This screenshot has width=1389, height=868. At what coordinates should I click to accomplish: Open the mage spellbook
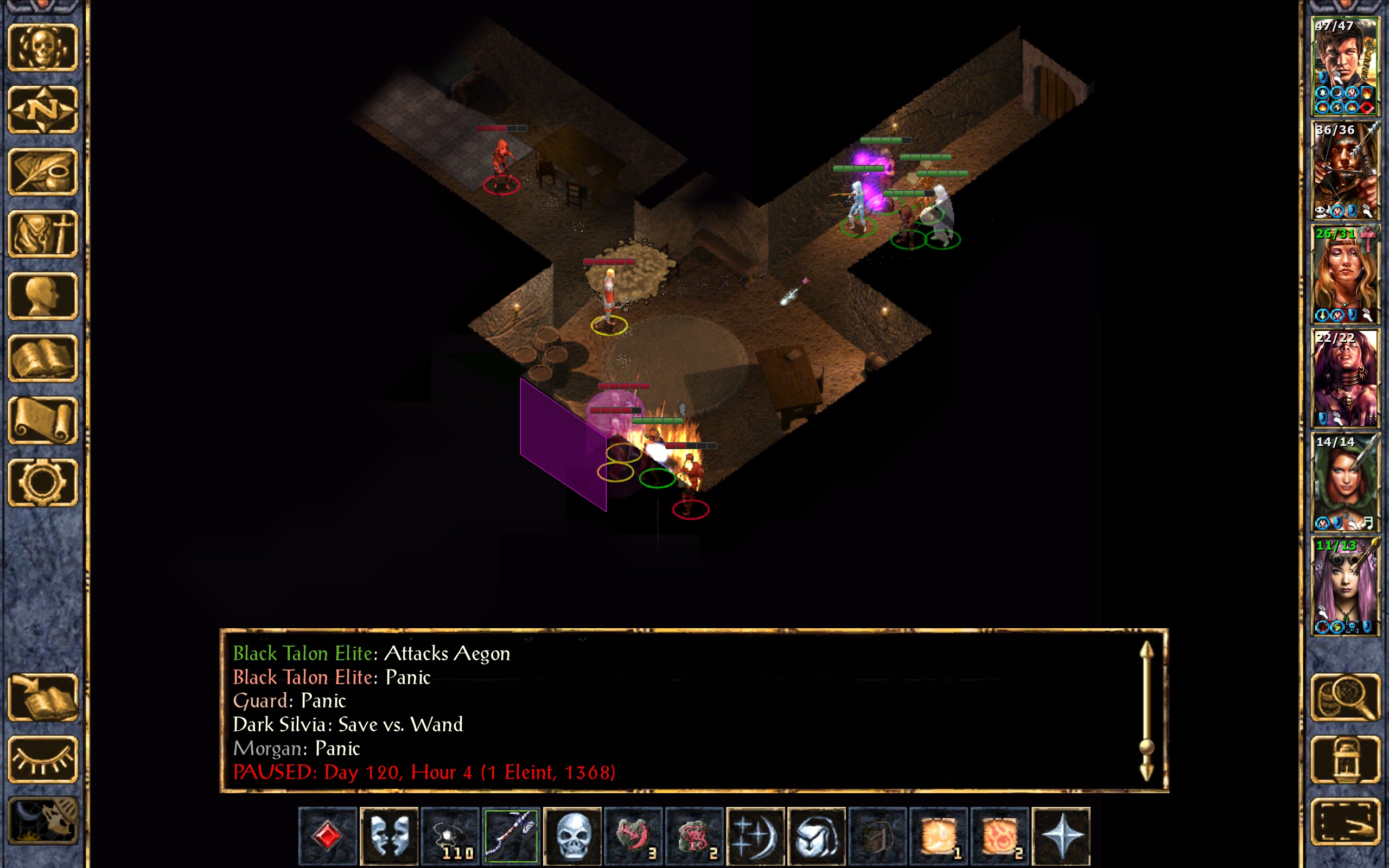pyautogui.click(x=42, y=358)
